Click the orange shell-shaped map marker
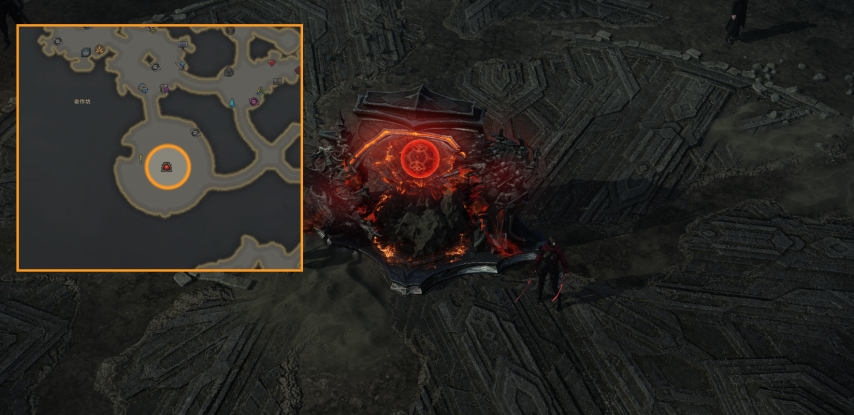 pyautogui.click(x=100, y=48)
